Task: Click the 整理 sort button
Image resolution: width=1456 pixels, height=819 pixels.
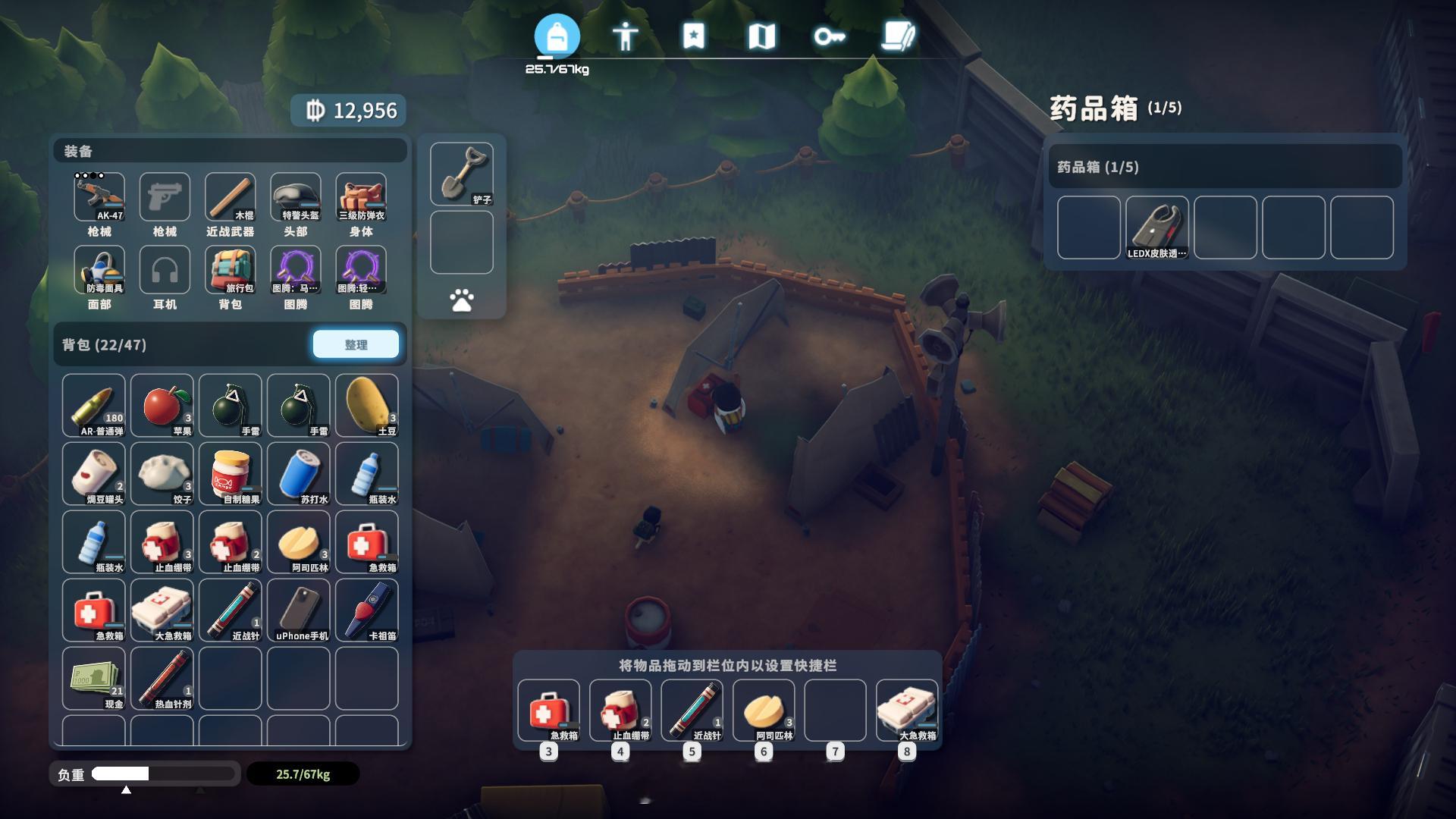Action: pos(356,344)
